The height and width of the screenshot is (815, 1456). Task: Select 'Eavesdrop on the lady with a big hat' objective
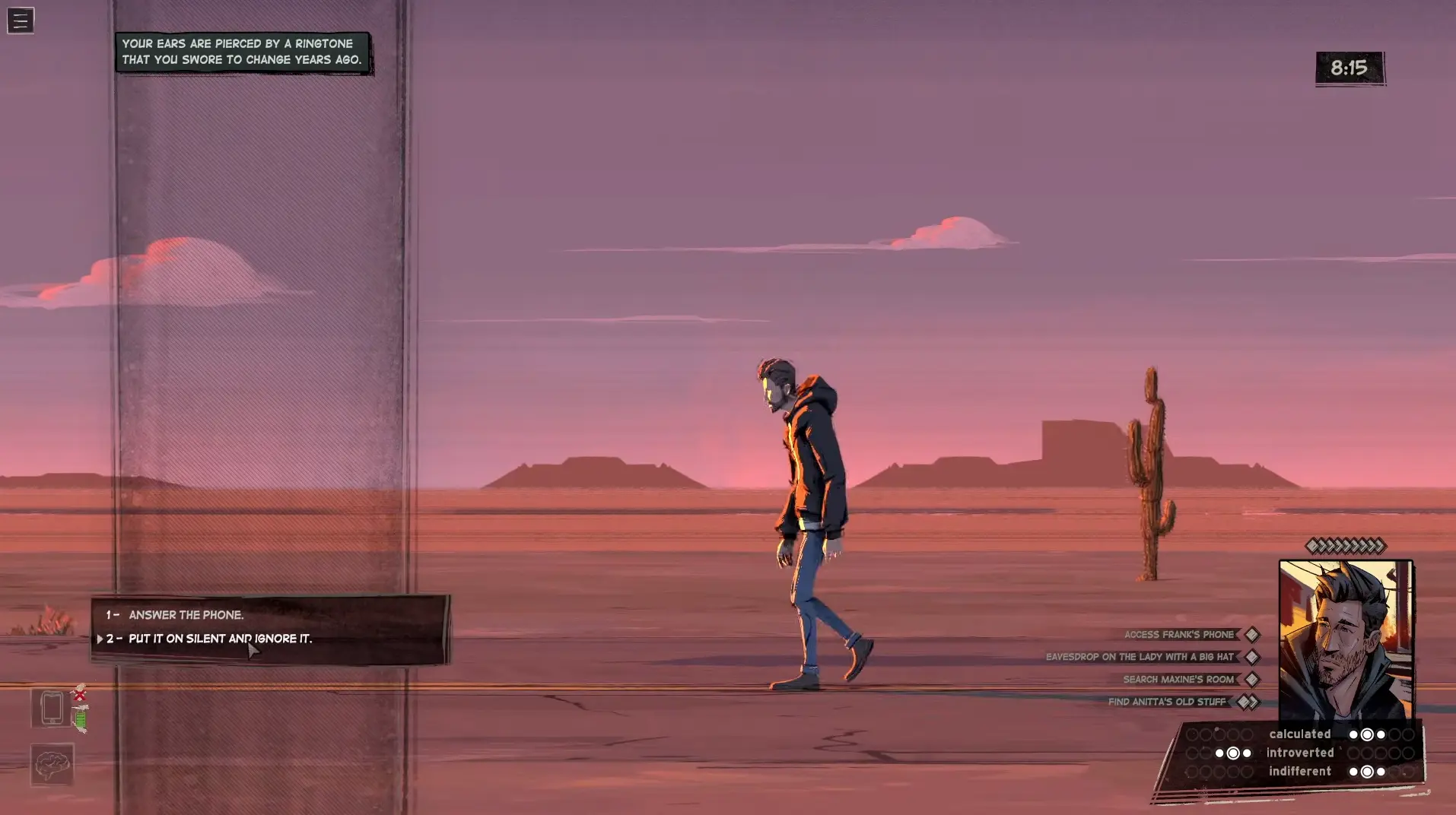(x=1140, y=657)
